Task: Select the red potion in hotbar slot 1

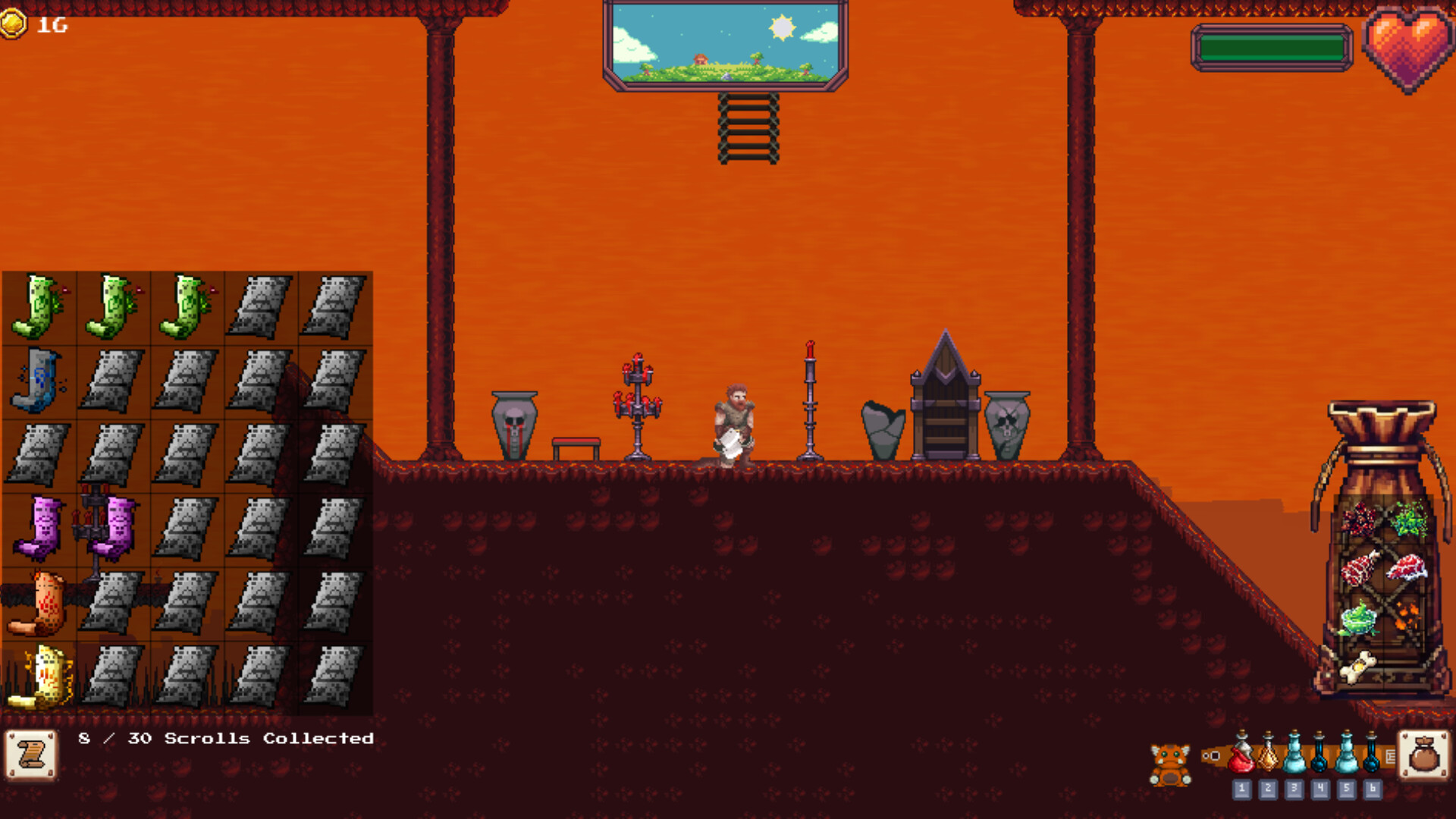Action: click(1242, 758)
